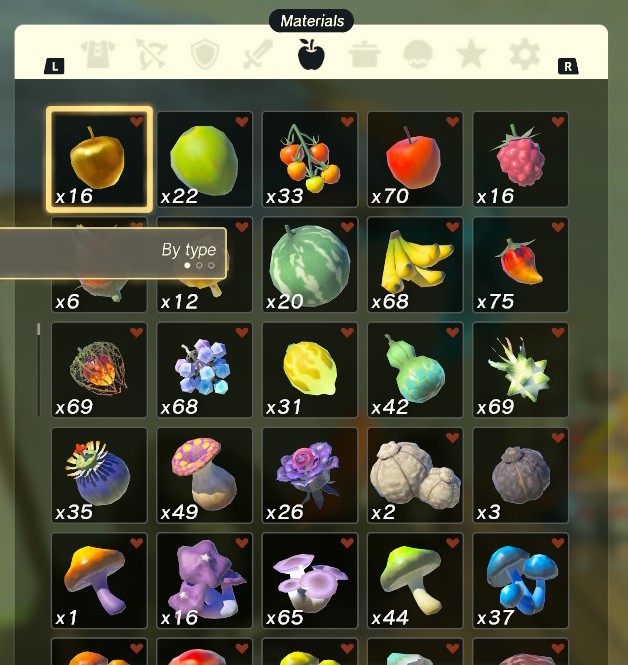Switch to the shields tab

pyautogui.click(x=205, y=54)
